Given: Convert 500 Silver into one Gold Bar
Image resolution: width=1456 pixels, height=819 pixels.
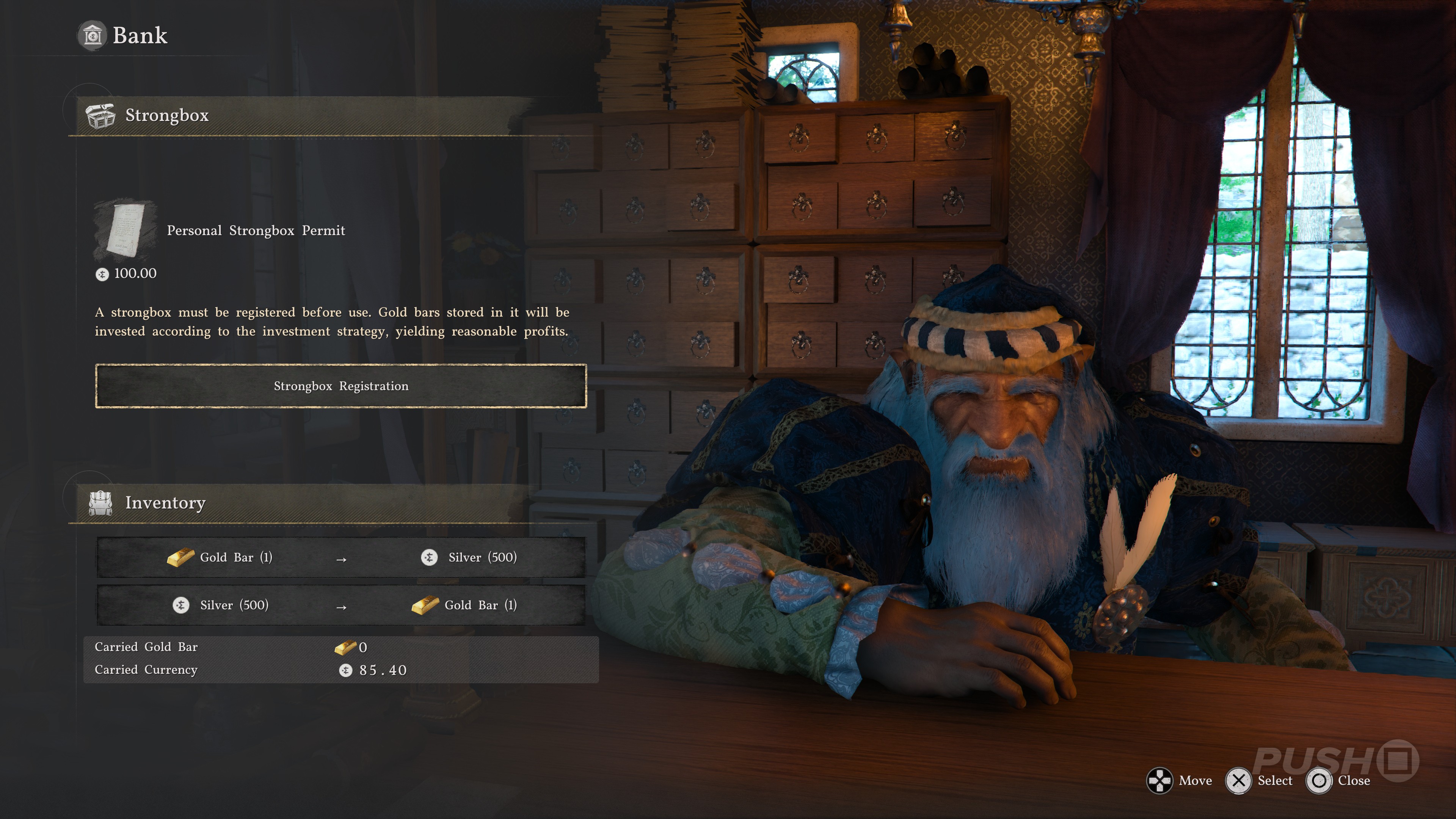Looking at the screenshot, I should 341,606.
